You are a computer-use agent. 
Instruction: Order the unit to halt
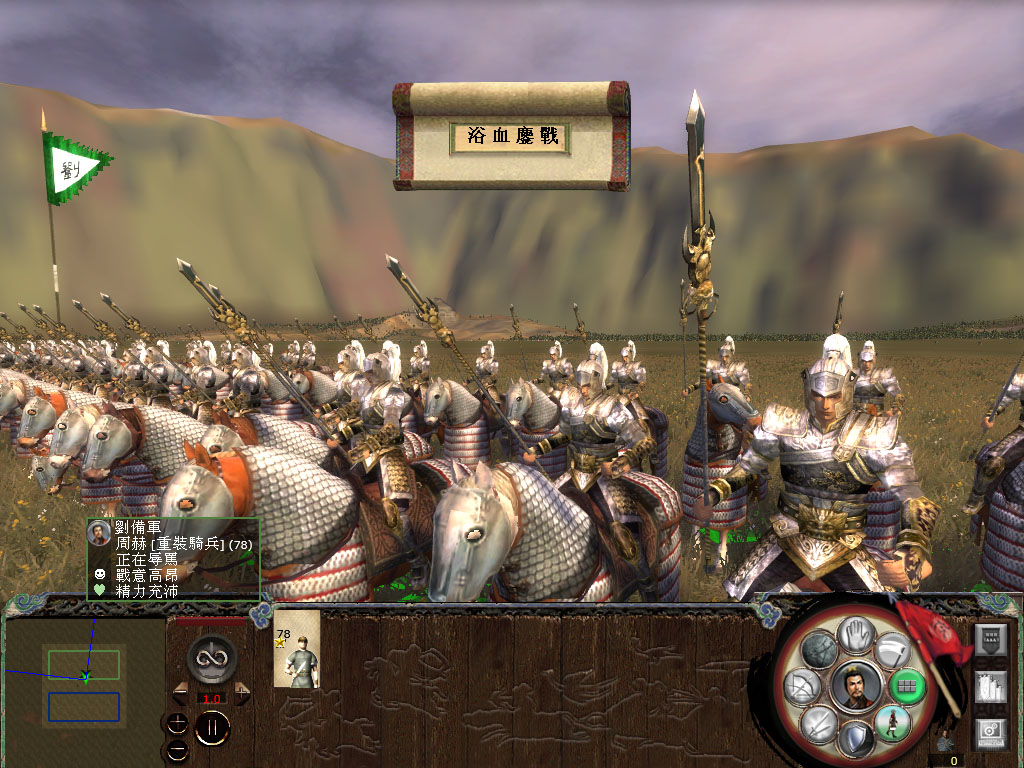tap(856, 634)
